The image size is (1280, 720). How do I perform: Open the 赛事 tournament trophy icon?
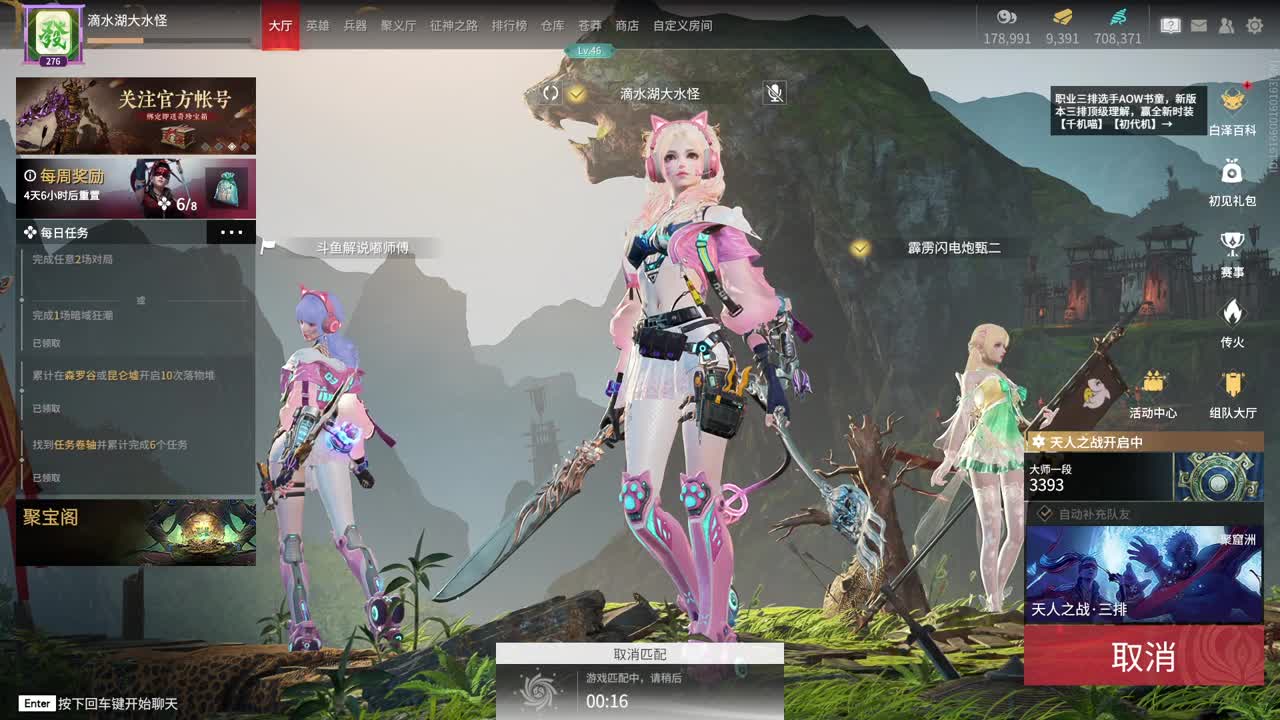[1231, 243]
